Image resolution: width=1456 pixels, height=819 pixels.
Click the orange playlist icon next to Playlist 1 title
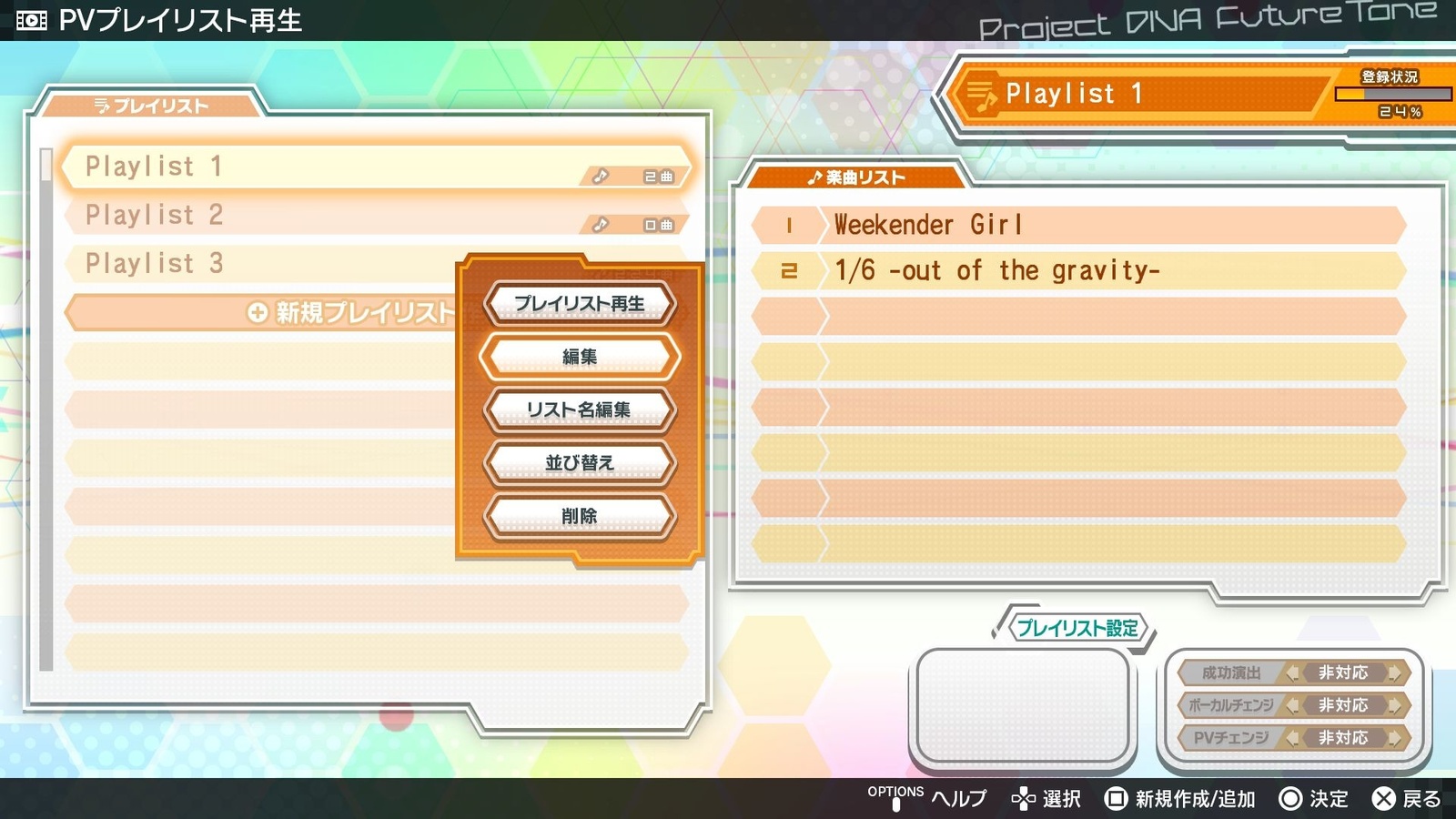coord(981,94)
